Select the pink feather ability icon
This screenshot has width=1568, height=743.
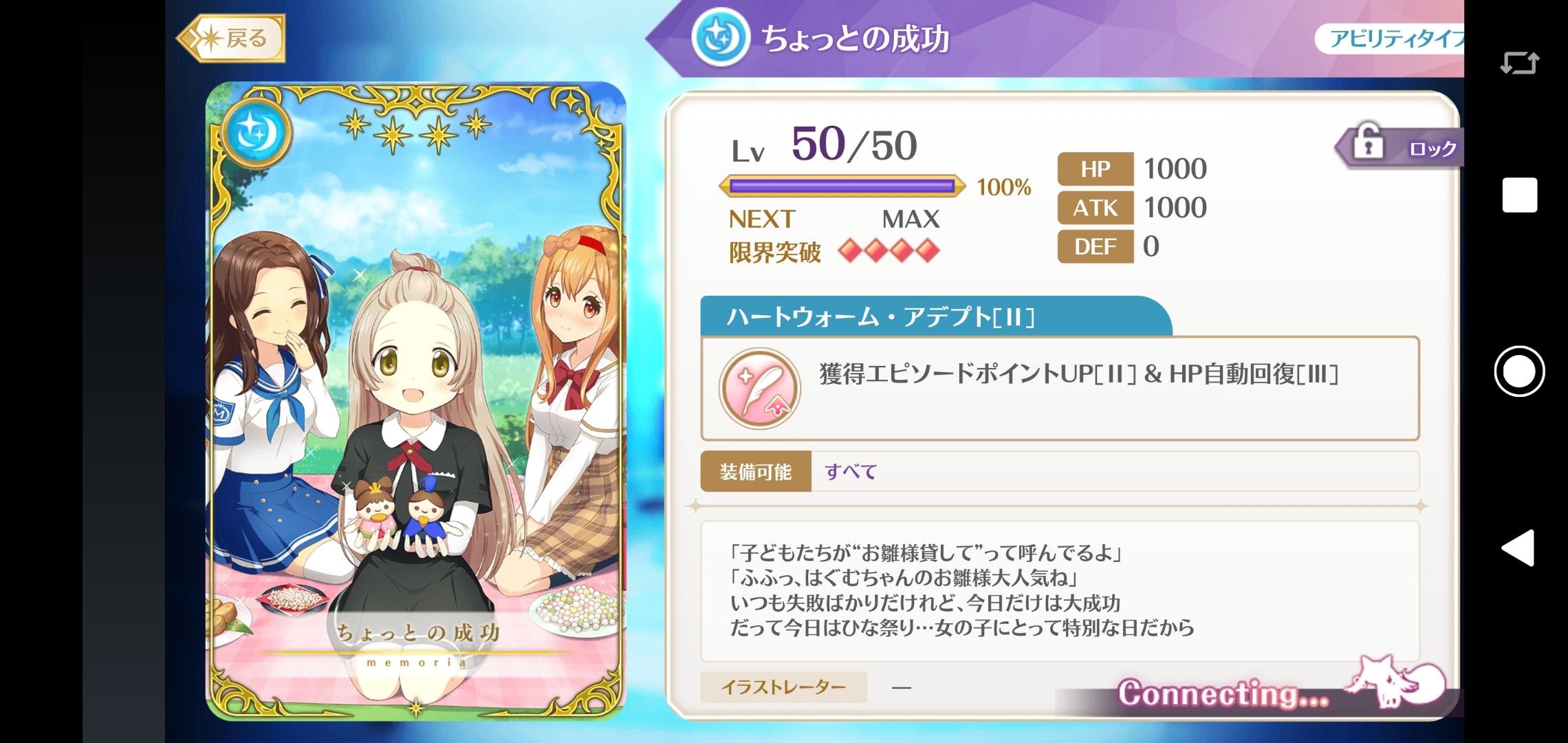[x=759, y=389]
